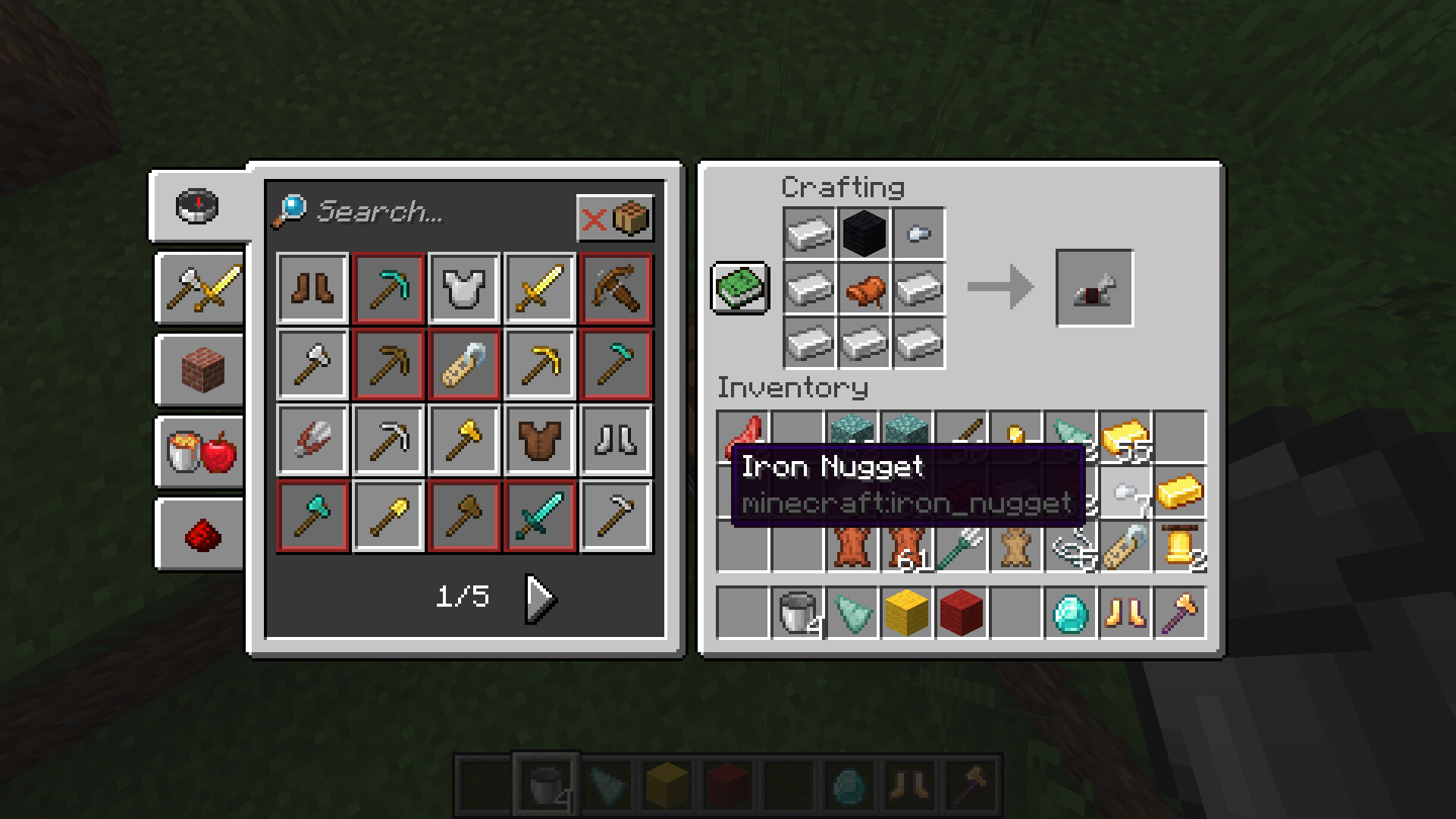
Task: Choose the diamond pickaxe recipe
Action: coord(388,288)
